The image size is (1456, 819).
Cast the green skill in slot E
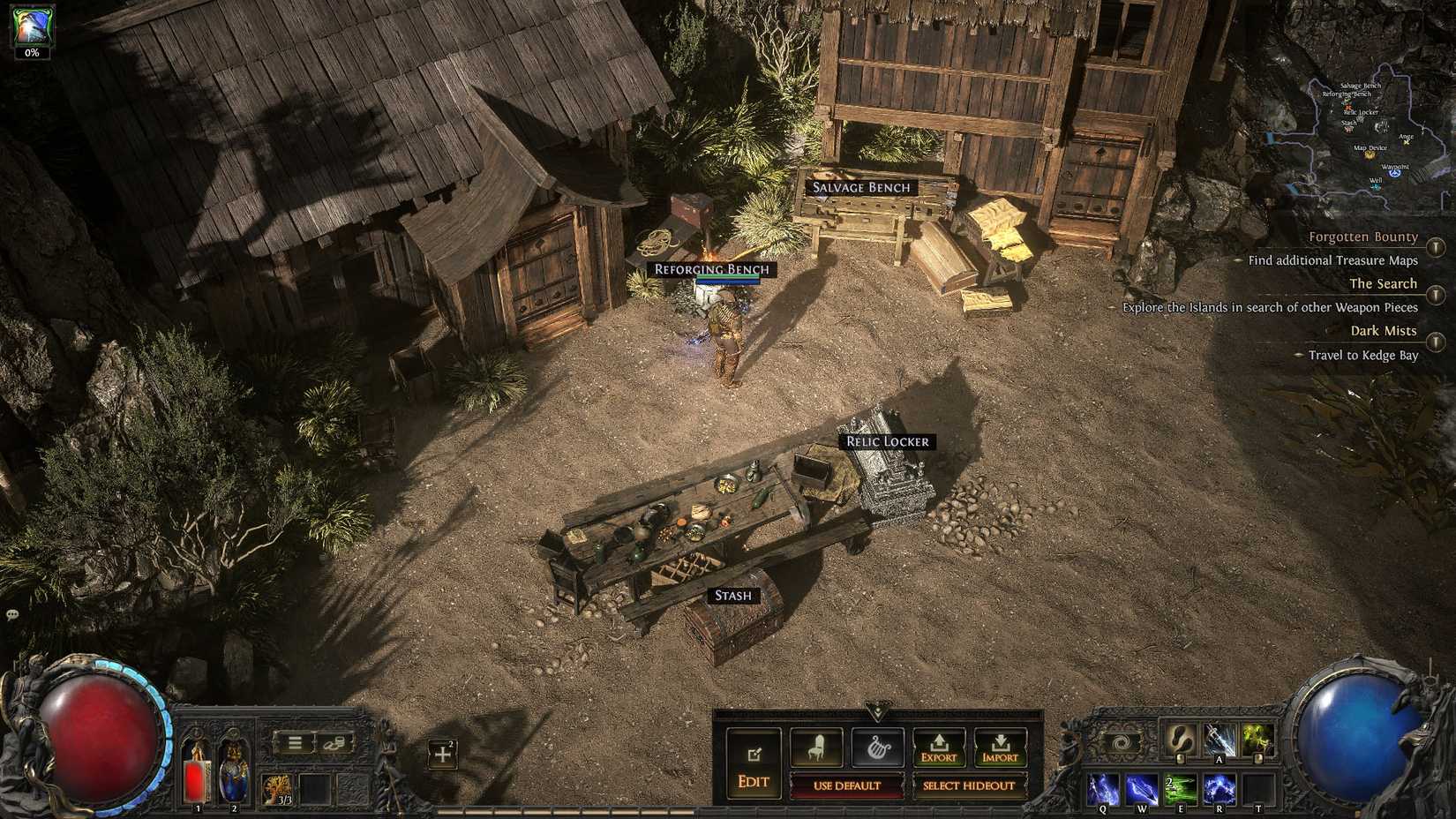coord(1182,790)
